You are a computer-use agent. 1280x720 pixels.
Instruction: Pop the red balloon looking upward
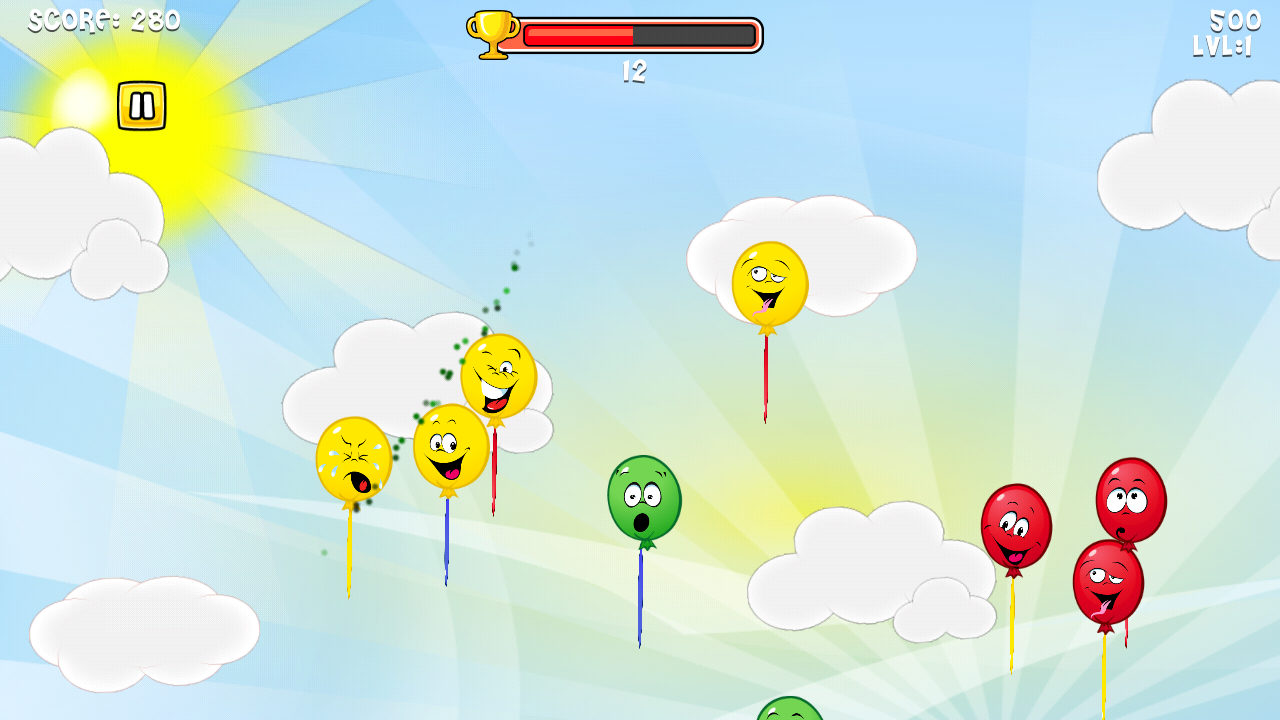point(1129,500)
